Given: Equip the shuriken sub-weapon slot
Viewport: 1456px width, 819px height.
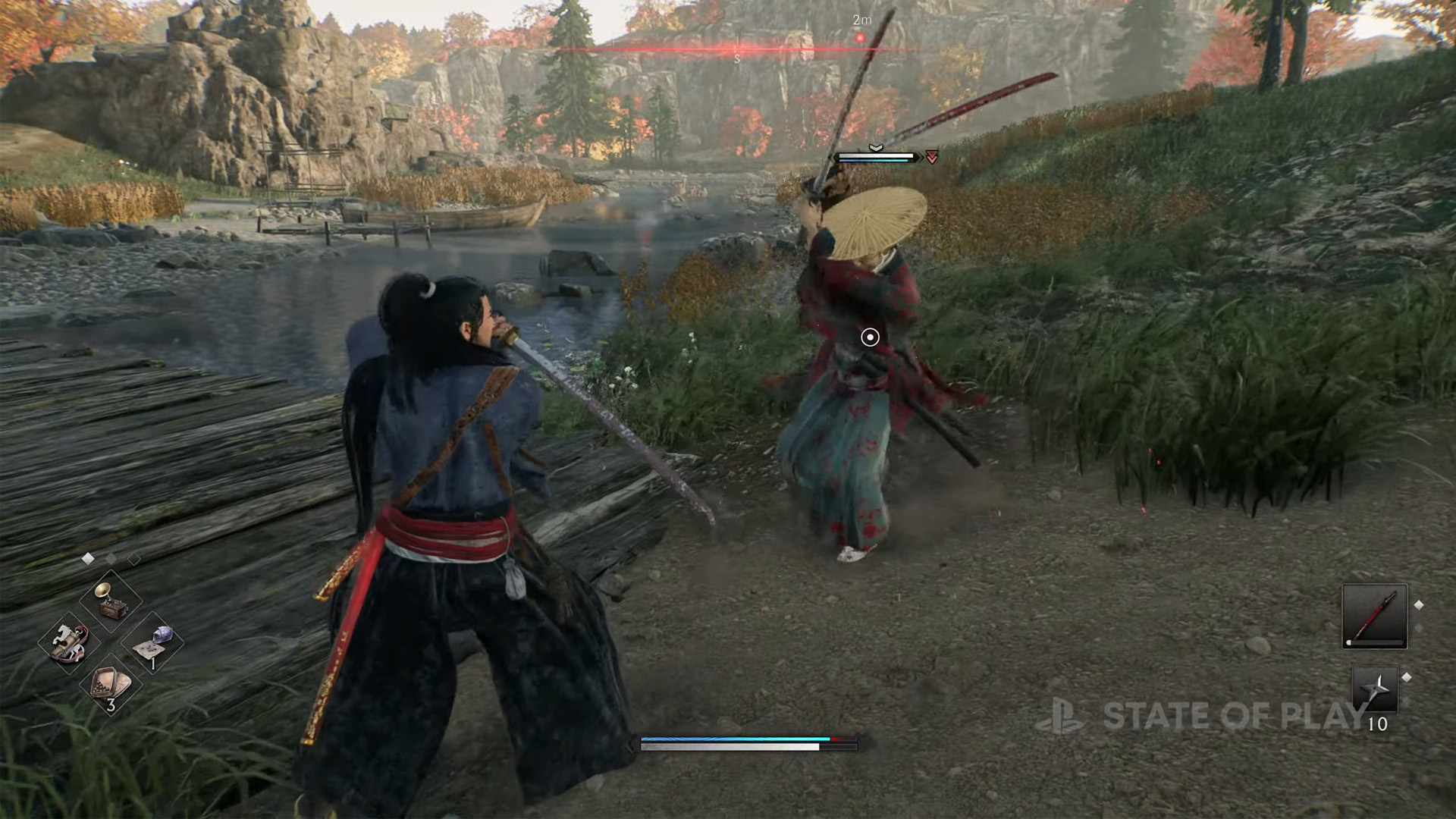Looking at the screenshot, I should [1375, 689].
